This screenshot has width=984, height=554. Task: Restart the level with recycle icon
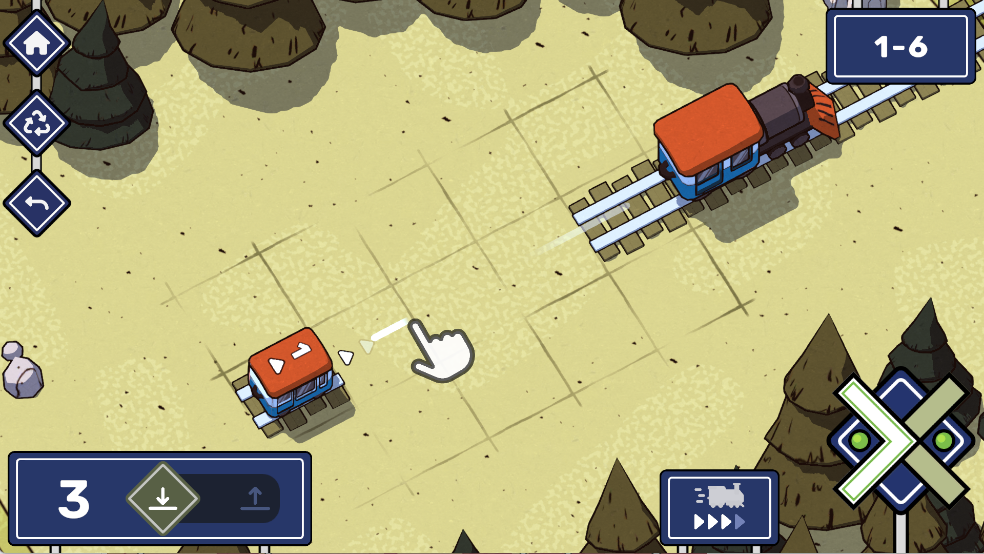point(37,124)
